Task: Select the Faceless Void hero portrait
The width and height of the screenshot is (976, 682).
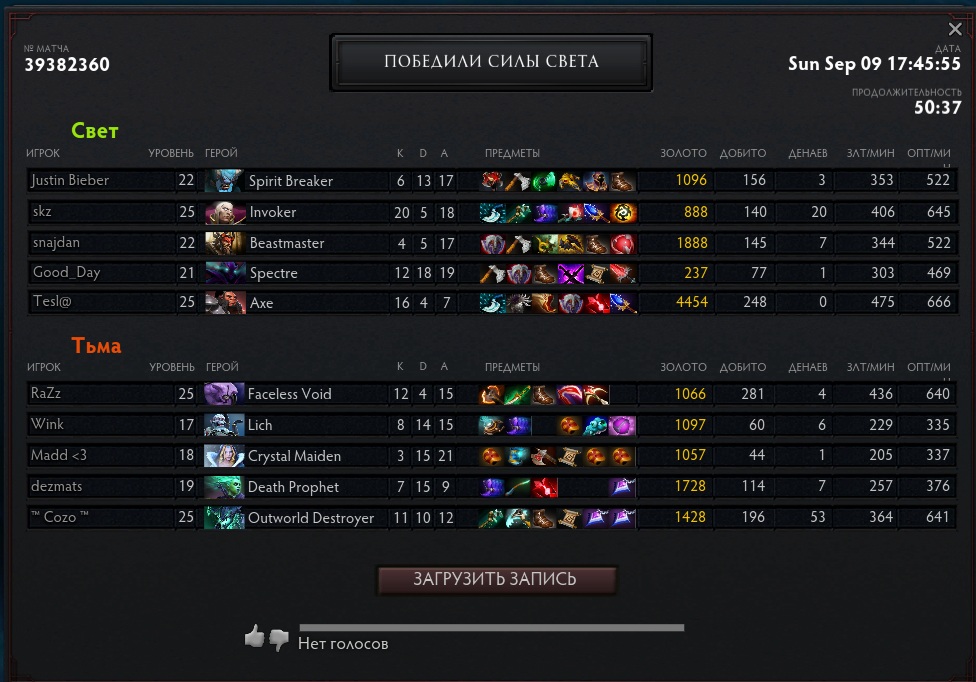Action: (x=225, y=394)
